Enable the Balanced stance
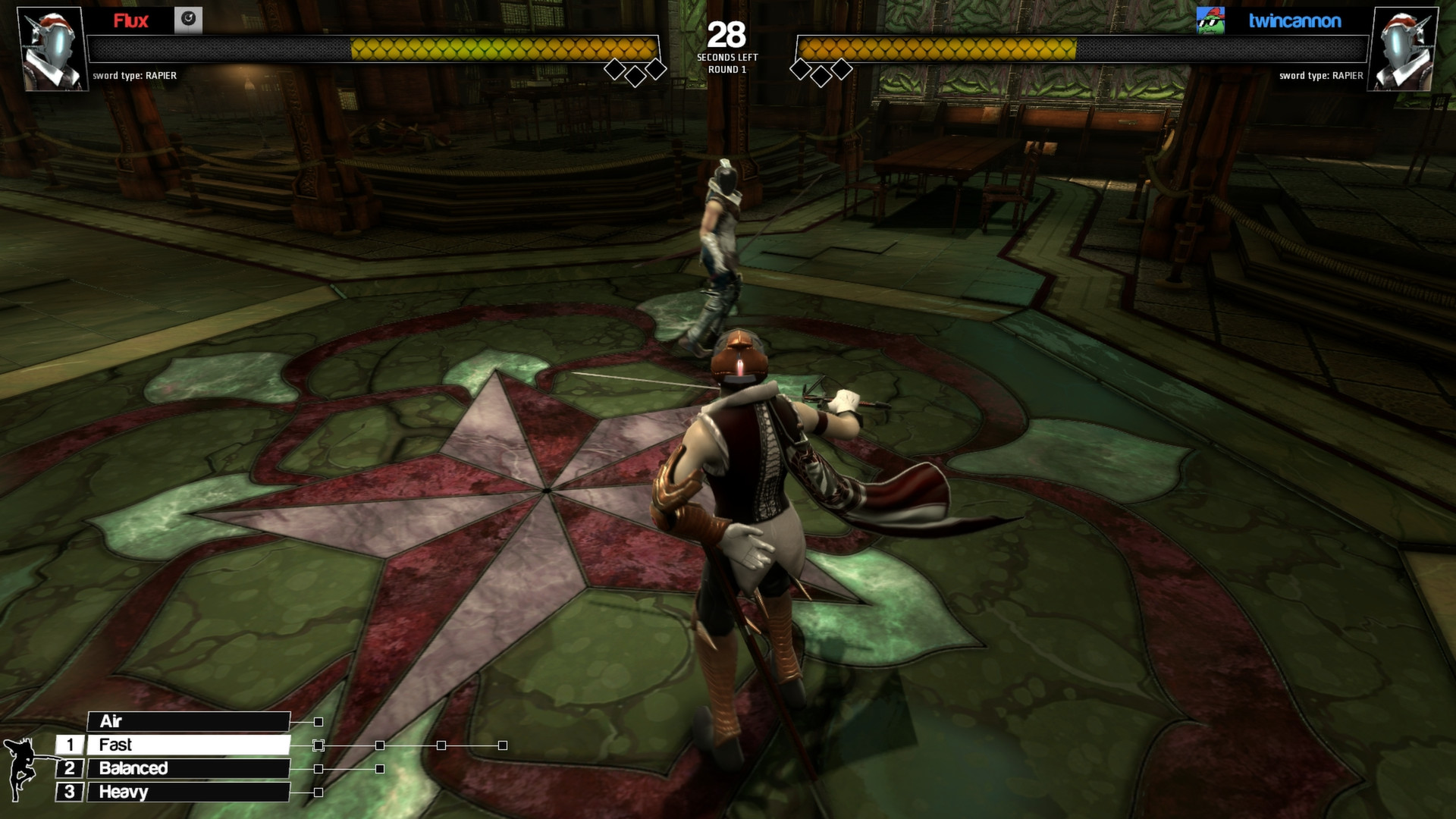This screenshot has width=1456, height=819. tap(187, 768)
